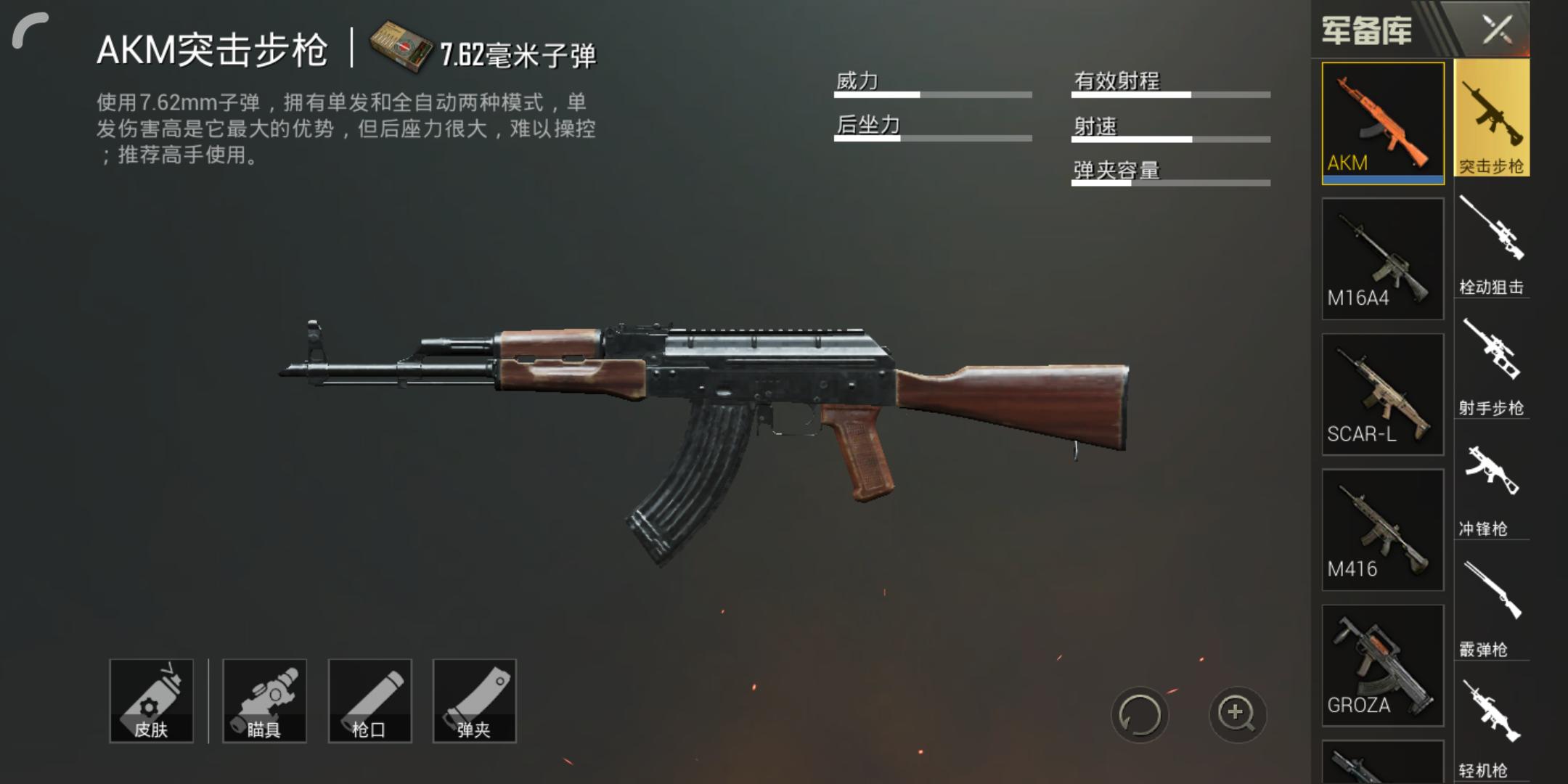
Task: Open the 瞄具 (scope) attachment icon
Action: 265,701
